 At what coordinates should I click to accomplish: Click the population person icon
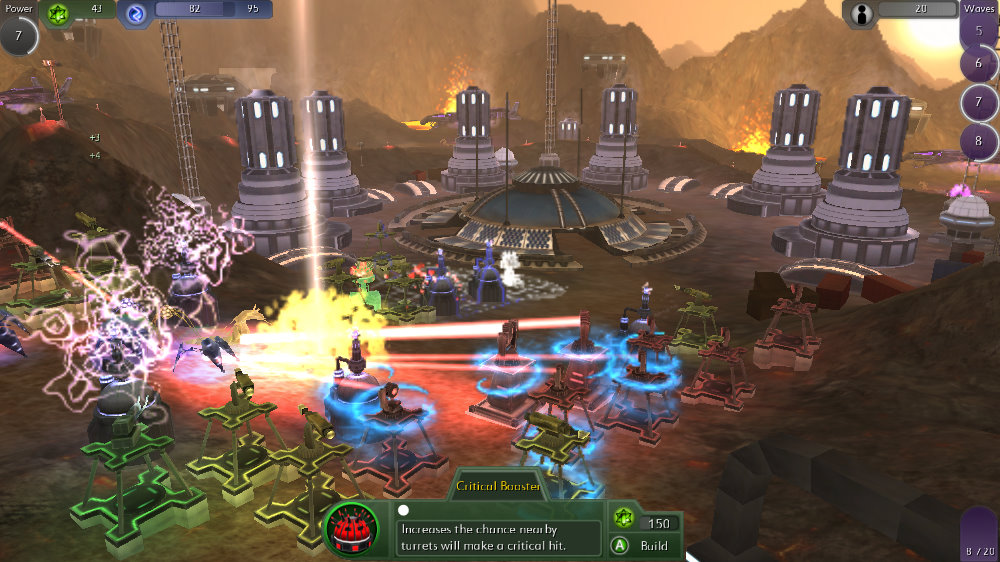coord(859,12)
